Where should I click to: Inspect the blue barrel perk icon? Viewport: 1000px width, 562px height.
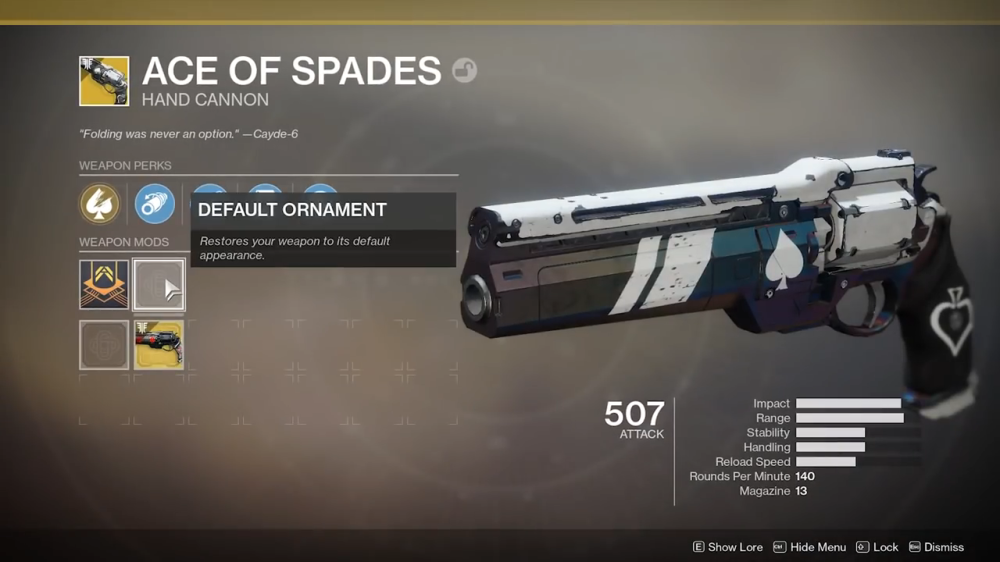pos(154,204)
